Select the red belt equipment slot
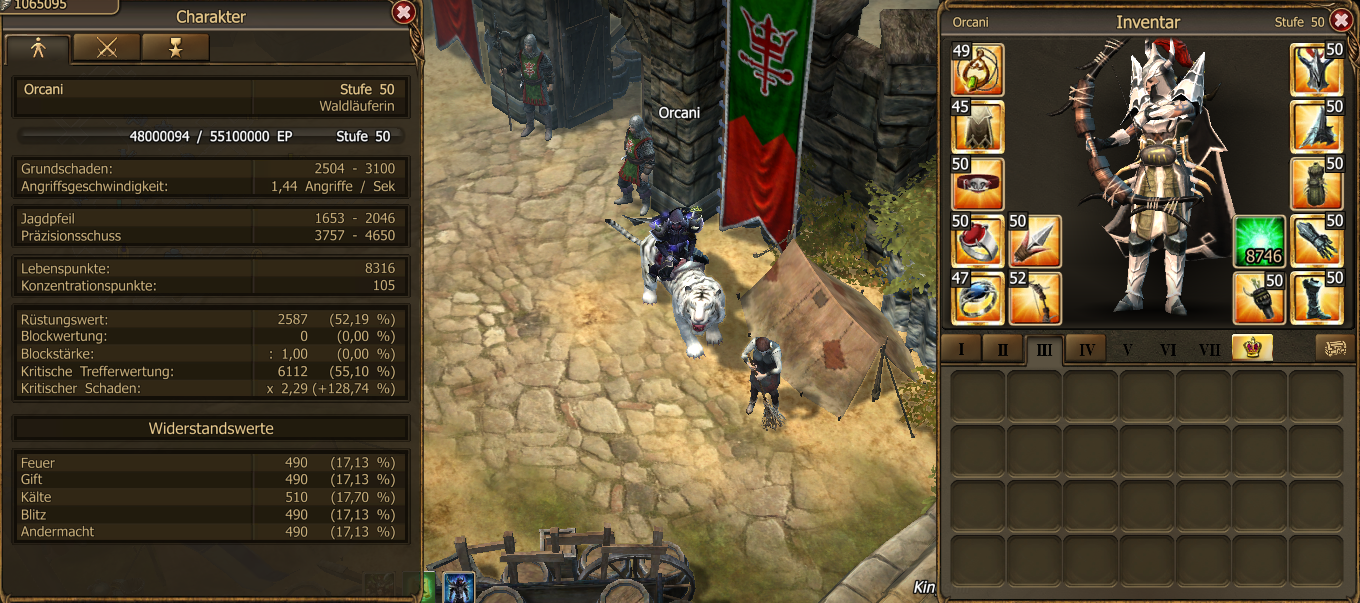 978,184
